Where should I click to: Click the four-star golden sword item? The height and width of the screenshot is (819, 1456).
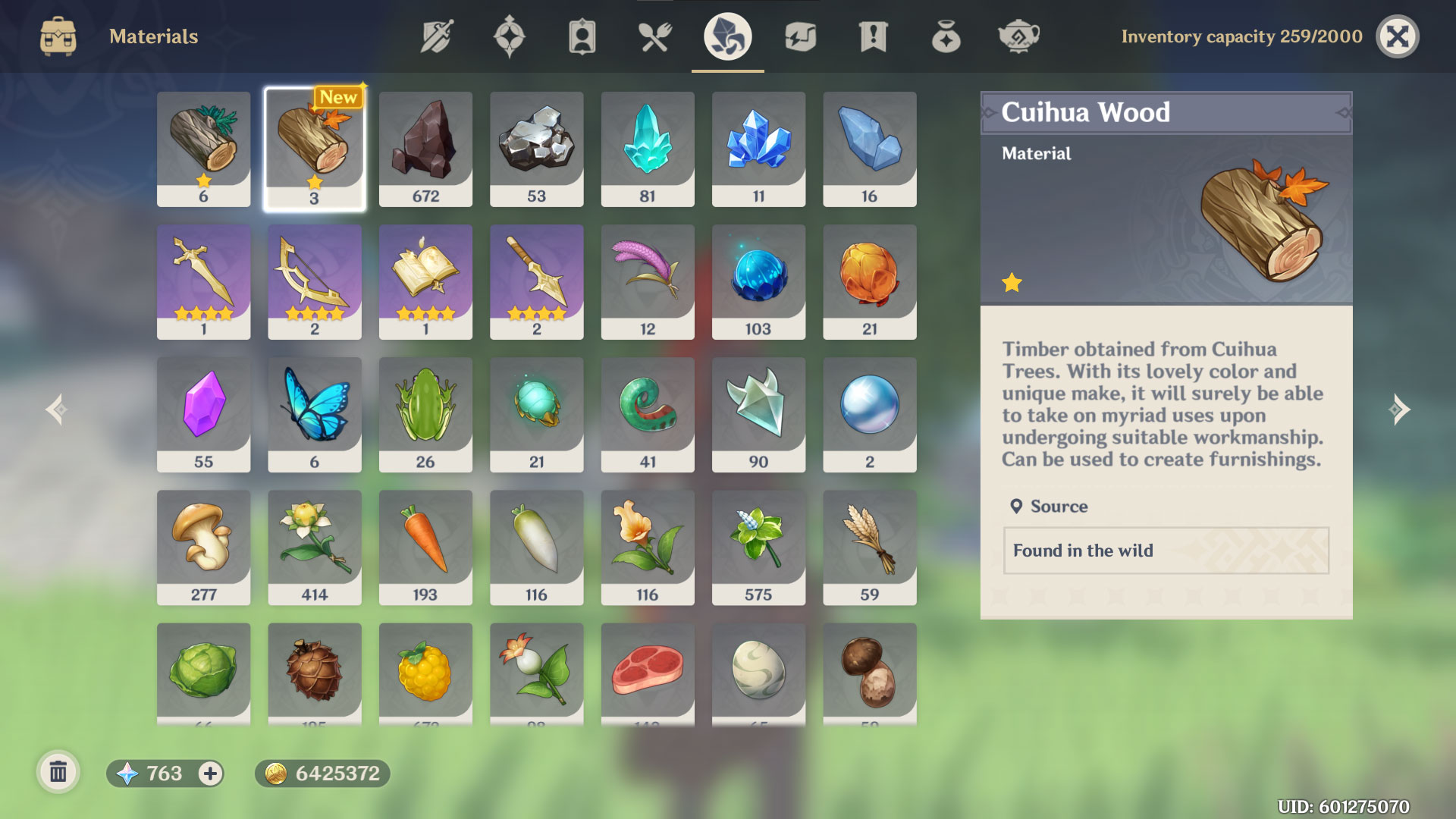point(203,281)
